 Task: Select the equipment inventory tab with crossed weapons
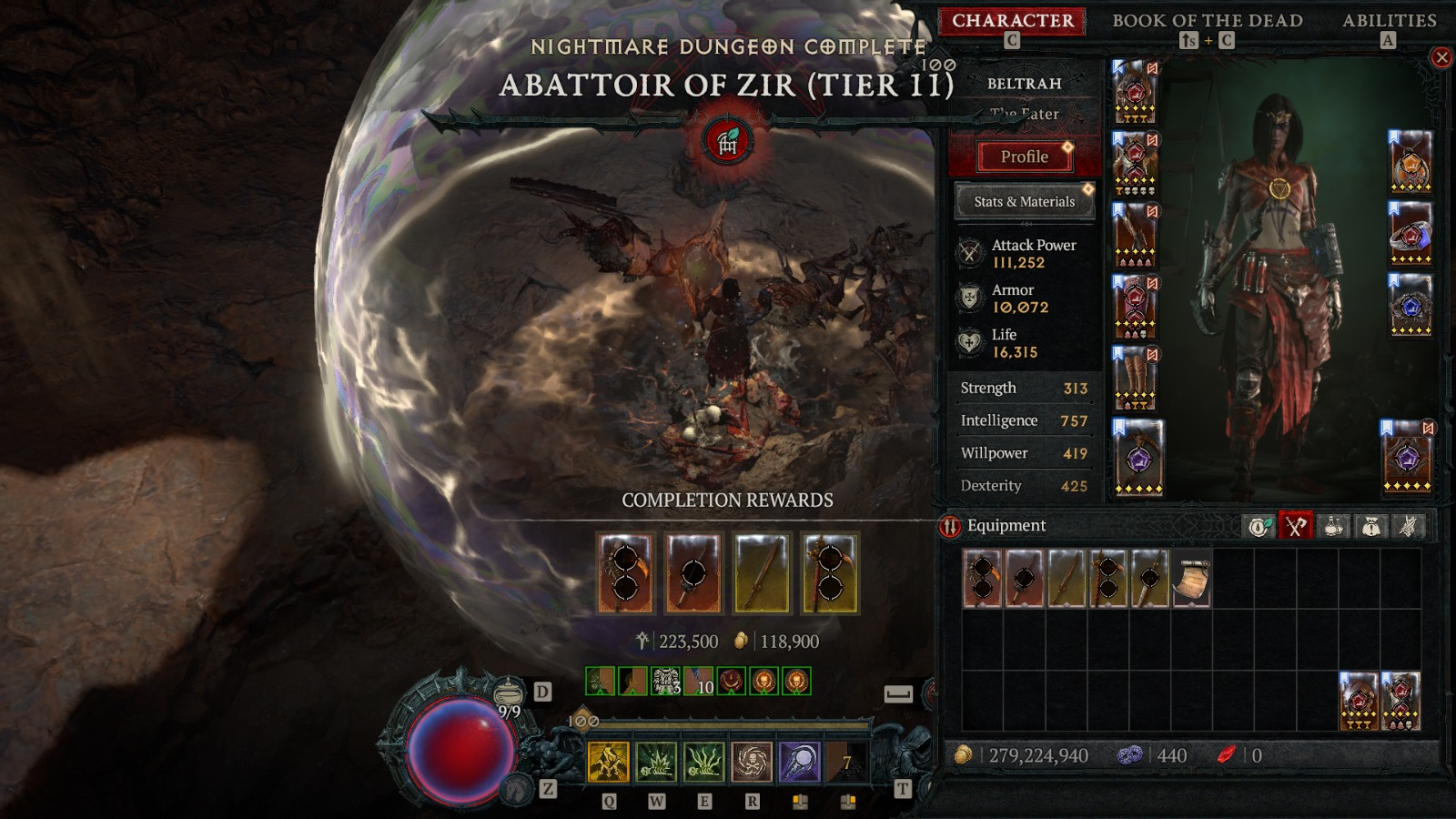1296,526
